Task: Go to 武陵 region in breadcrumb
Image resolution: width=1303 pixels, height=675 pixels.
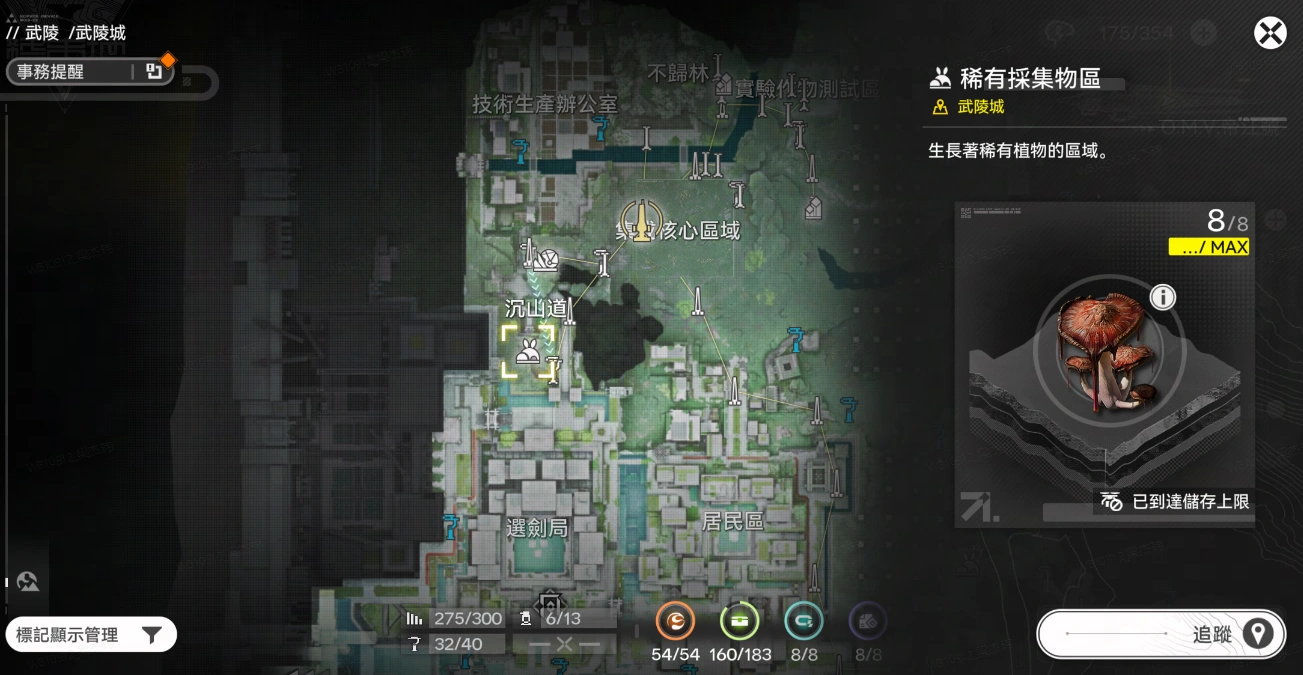Action: tap(42, 33)
